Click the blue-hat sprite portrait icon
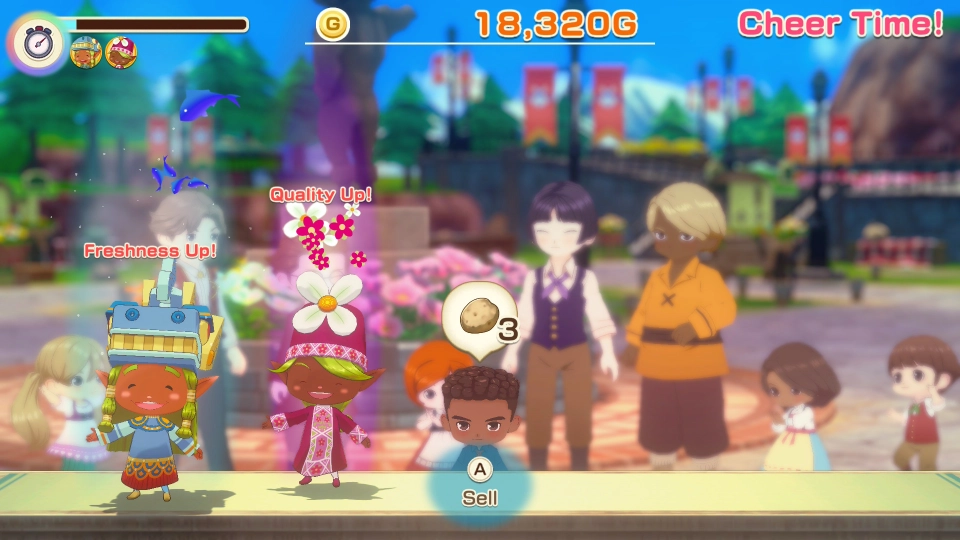The height and width of the screenshot is (540, 960). tap(86, 51)
